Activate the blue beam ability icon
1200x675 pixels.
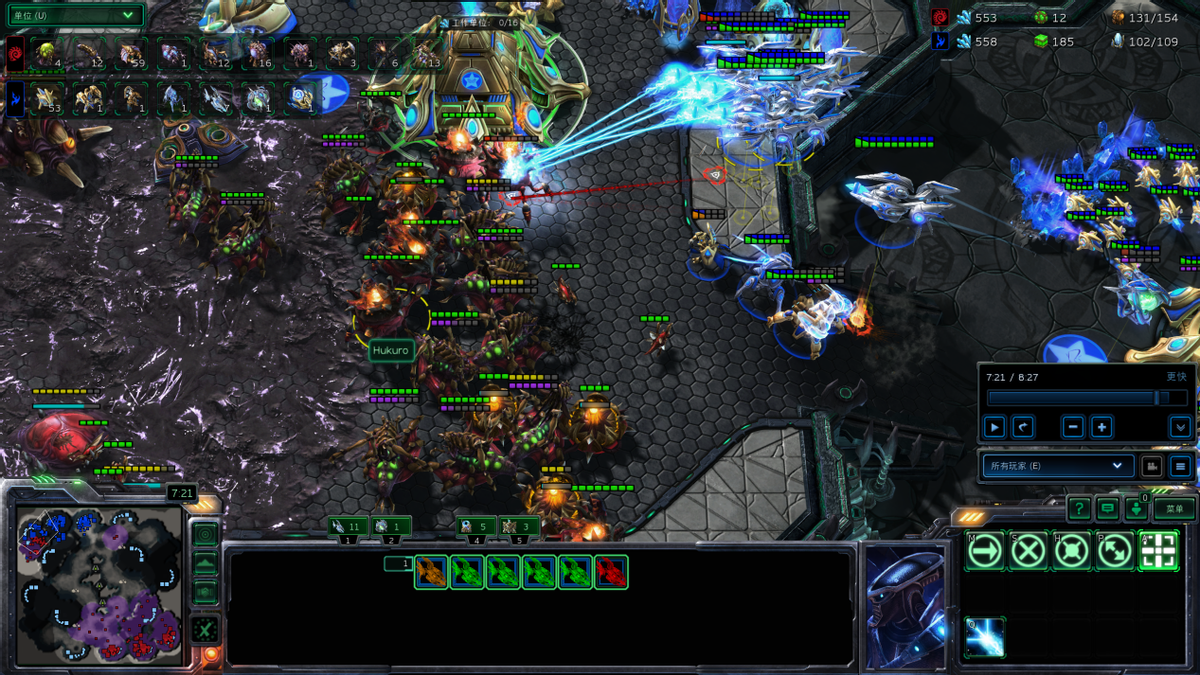(984, 637)
